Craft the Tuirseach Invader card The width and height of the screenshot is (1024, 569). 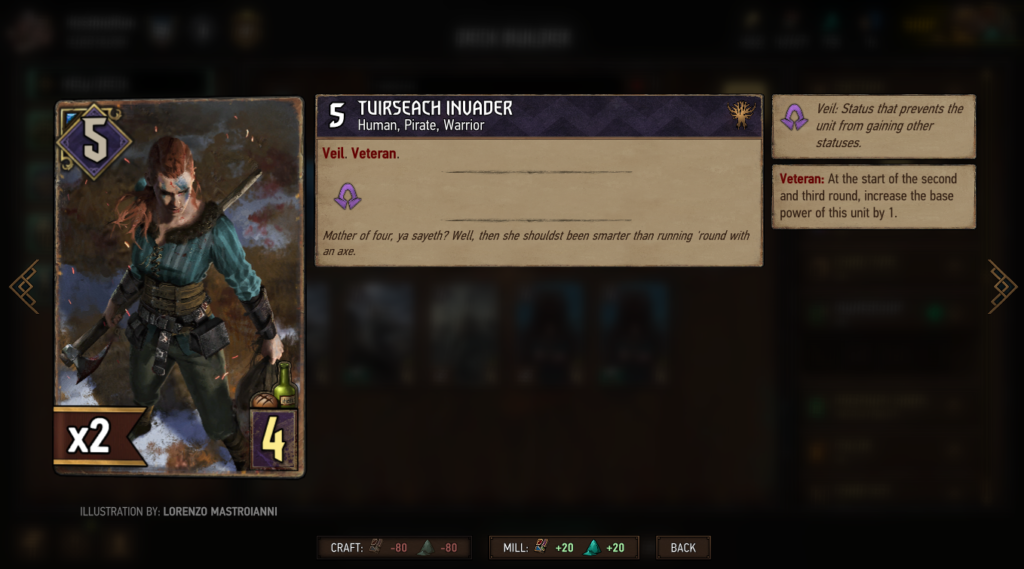pos(397,547)
